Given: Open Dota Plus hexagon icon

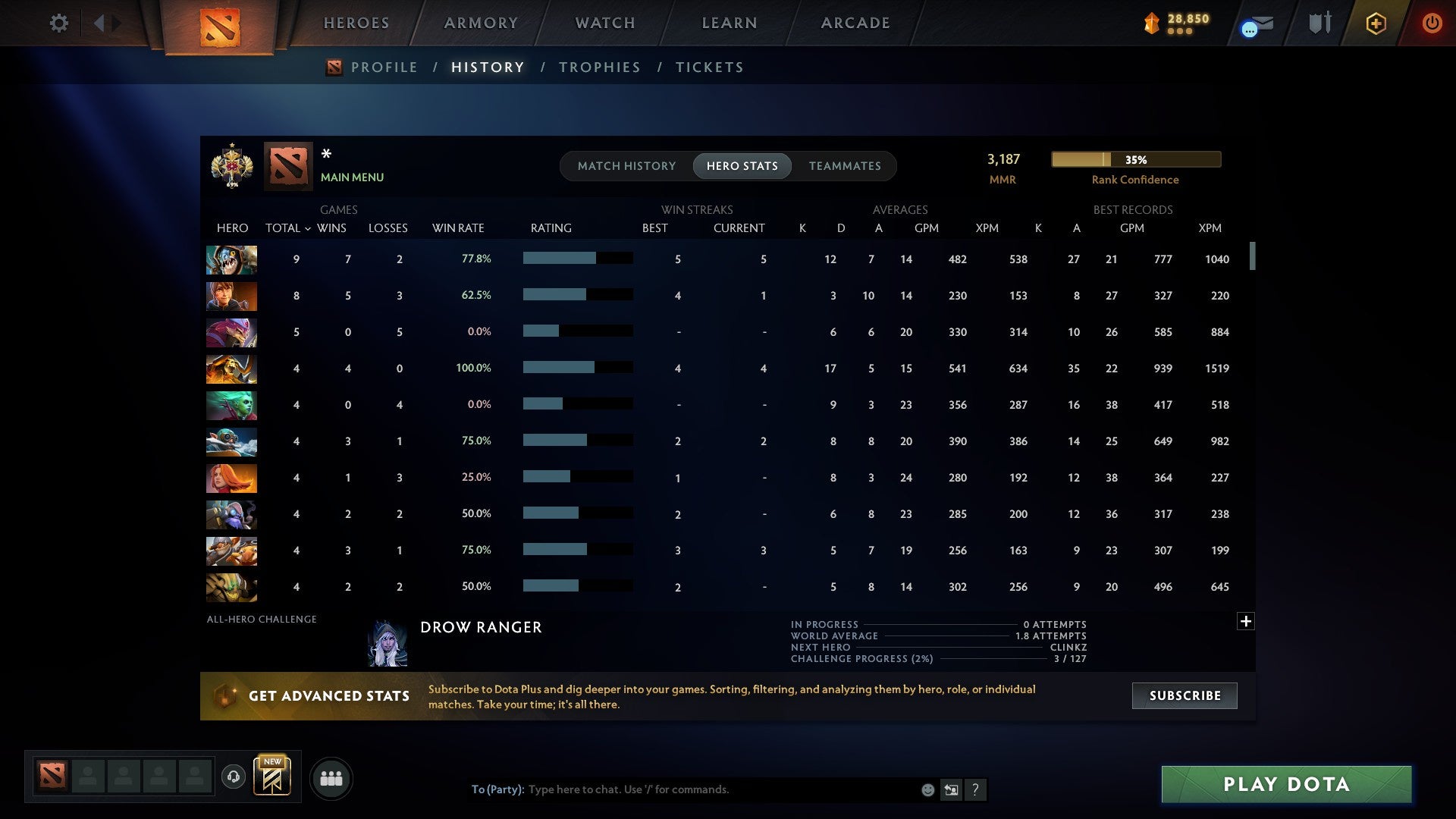Looking at the screenshot, I should point(1376,23).
